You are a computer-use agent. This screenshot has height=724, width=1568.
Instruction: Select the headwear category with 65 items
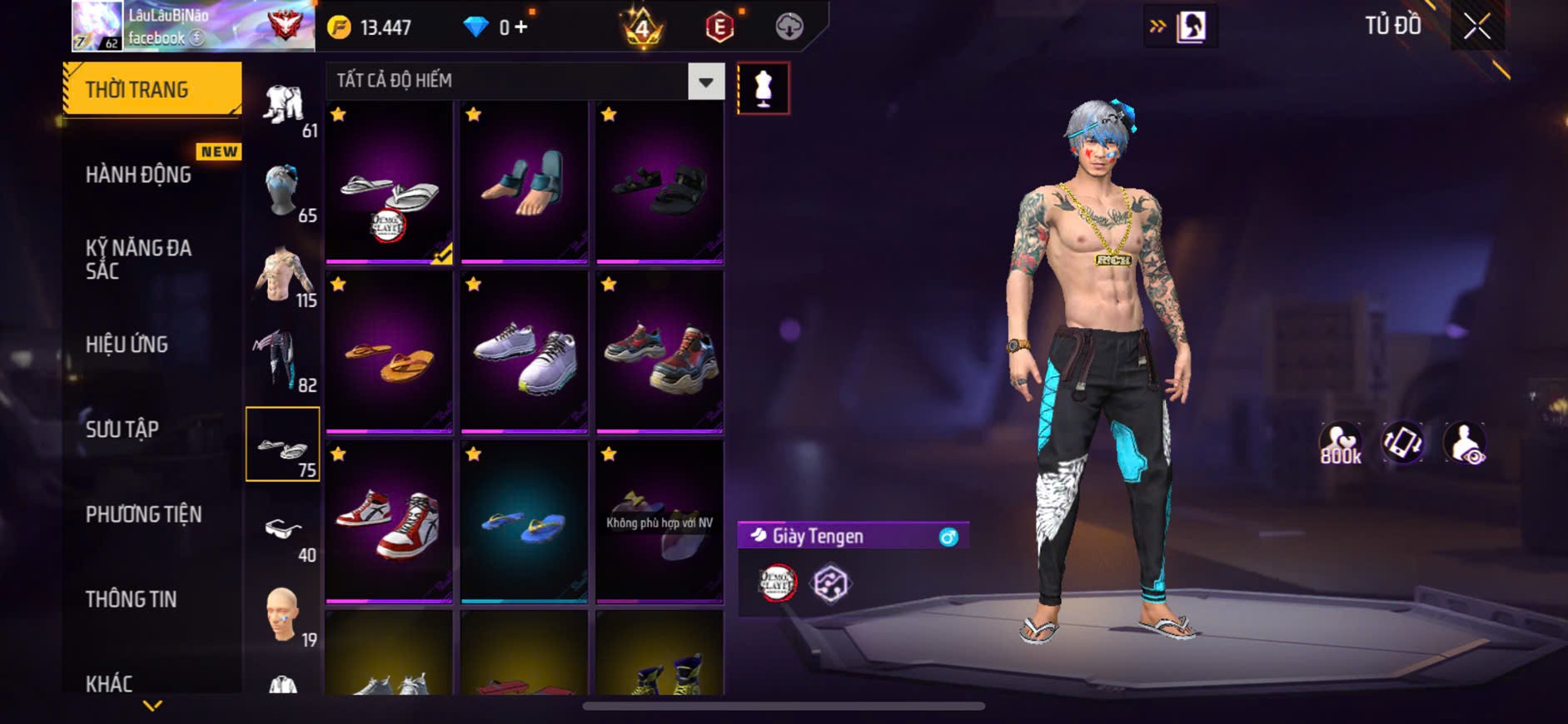[283, 191]
